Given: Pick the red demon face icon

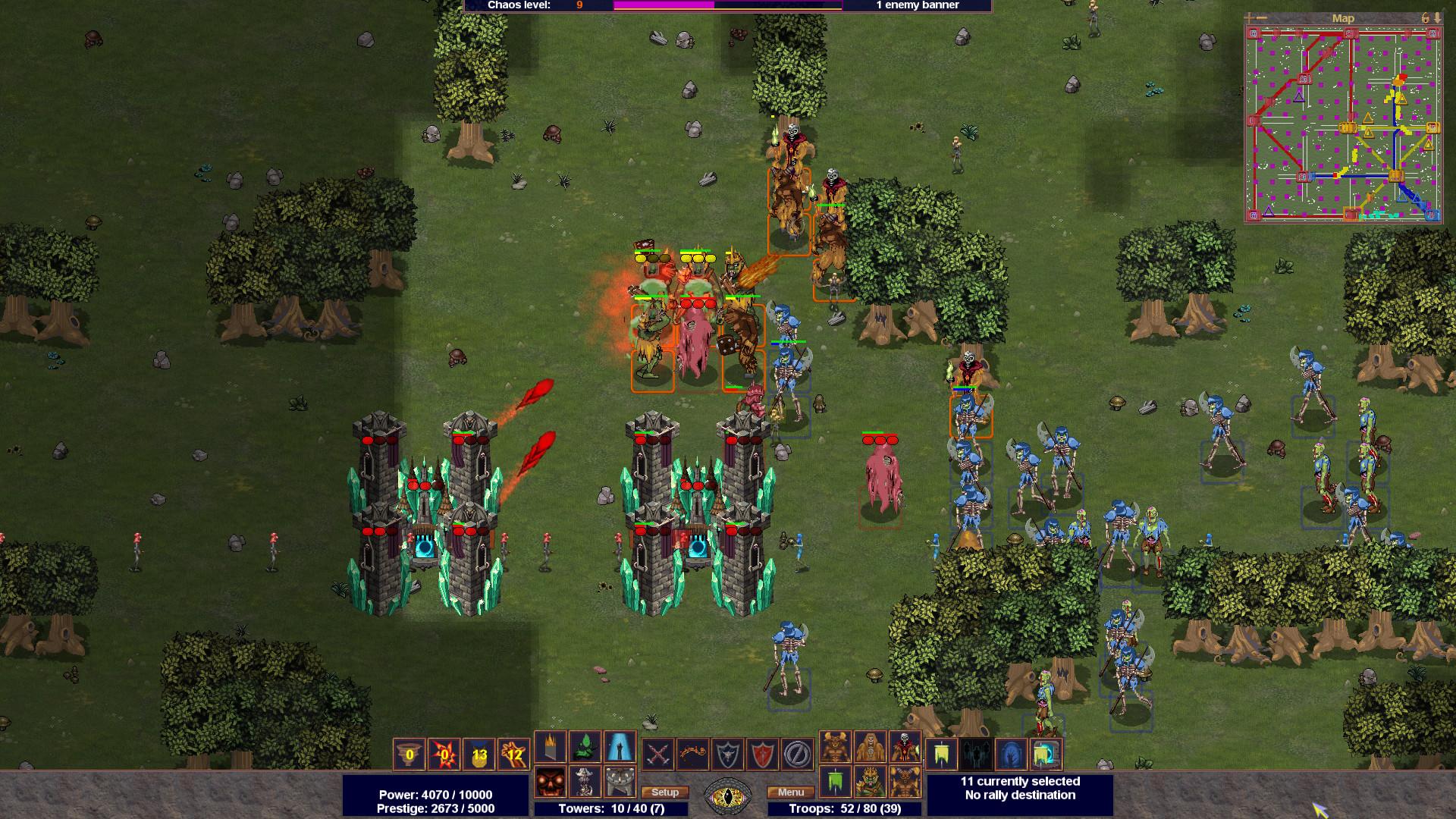Looking at the screenshot, I should [x=551, y=782].
